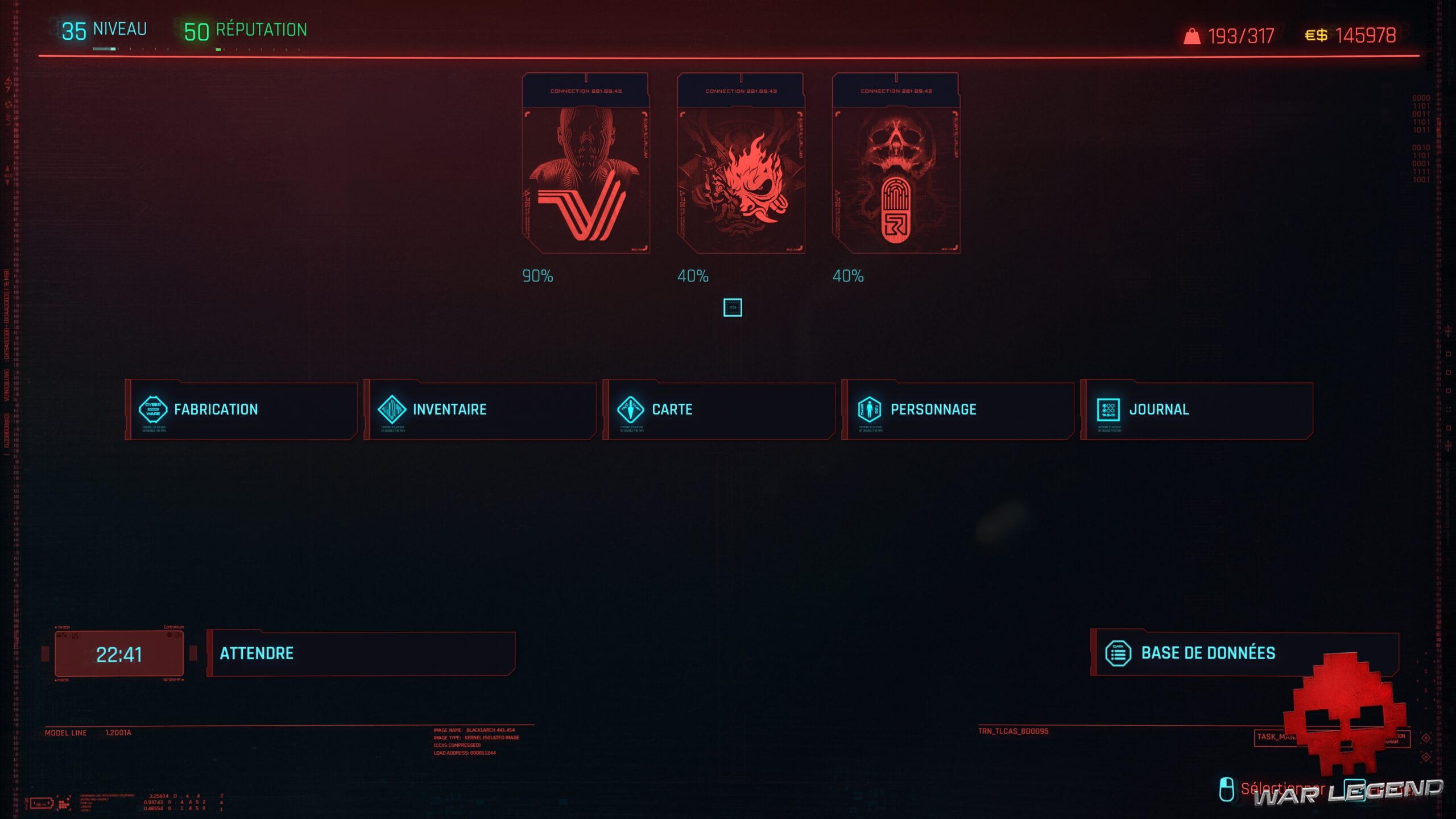Click the Niveau 35 level indicator
Image resolution: width=1456 pixels, height=819 pixels.
pos(102,28)
